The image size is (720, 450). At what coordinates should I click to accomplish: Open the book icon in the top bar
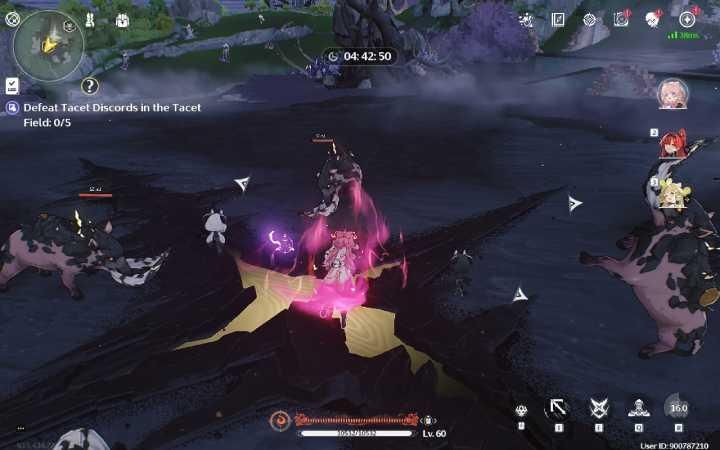[x=558, y=19]
